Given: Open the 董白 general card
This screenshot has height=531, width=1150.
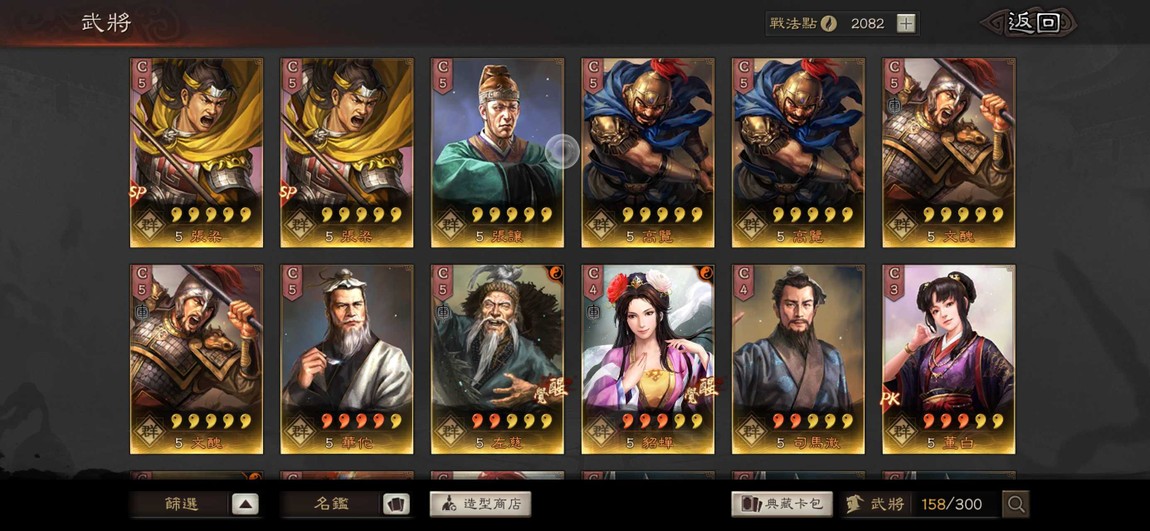Looking at the screenshot, I should [x=948, y=359].
